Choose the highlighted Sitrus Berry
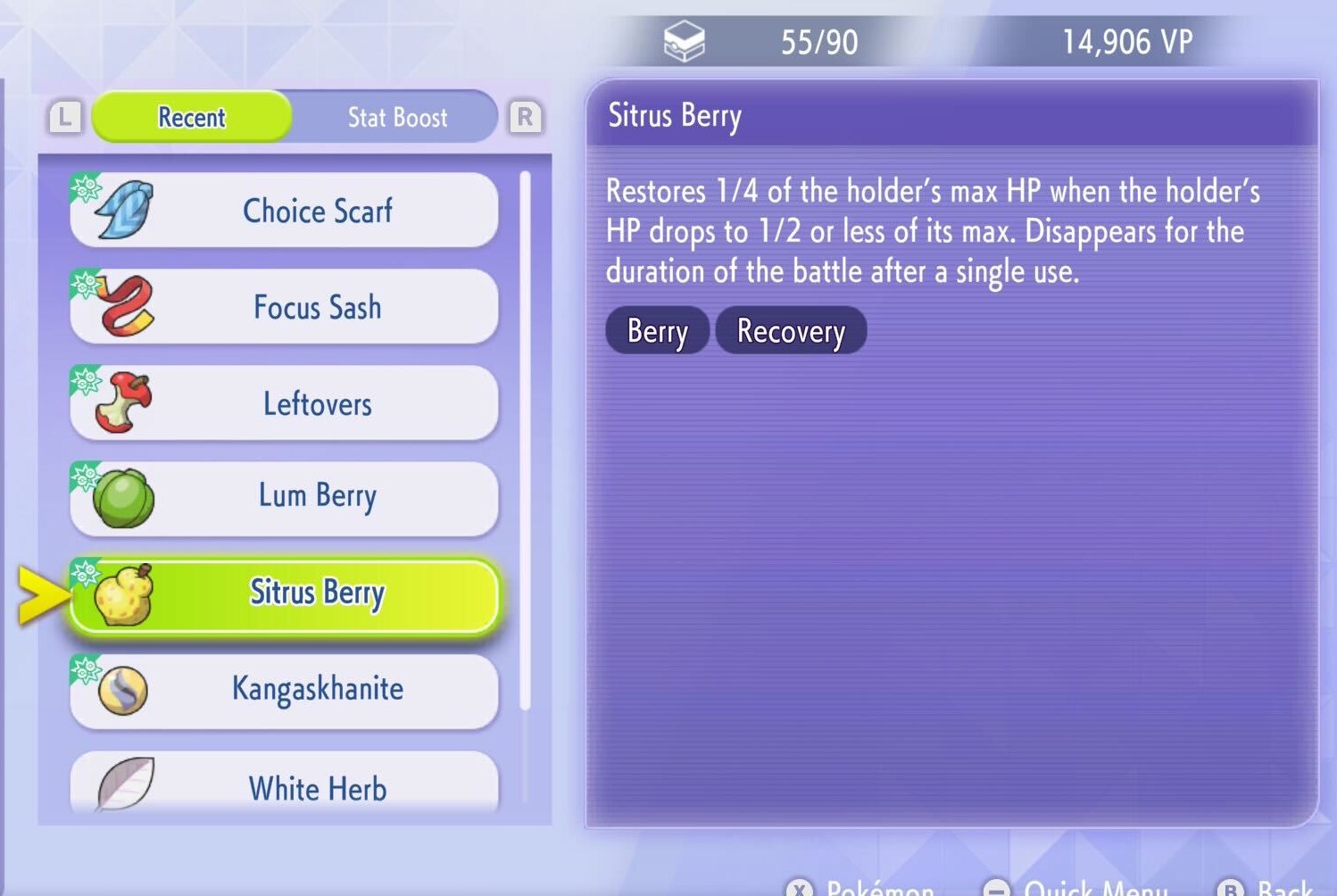The width and height of the screenshot is (1337, 896). click(284, 594)
